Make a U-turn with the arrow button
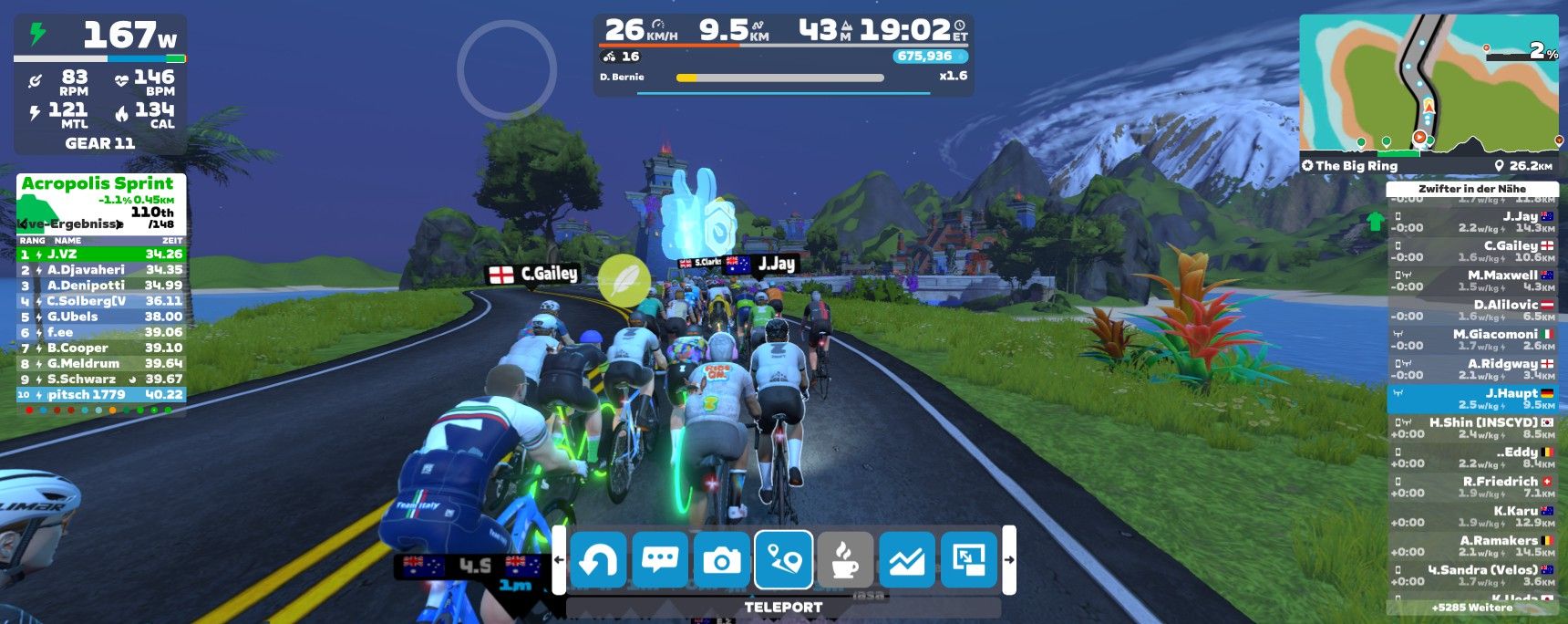The height and width of the screenshot is (624, 1568). point(598,560)
